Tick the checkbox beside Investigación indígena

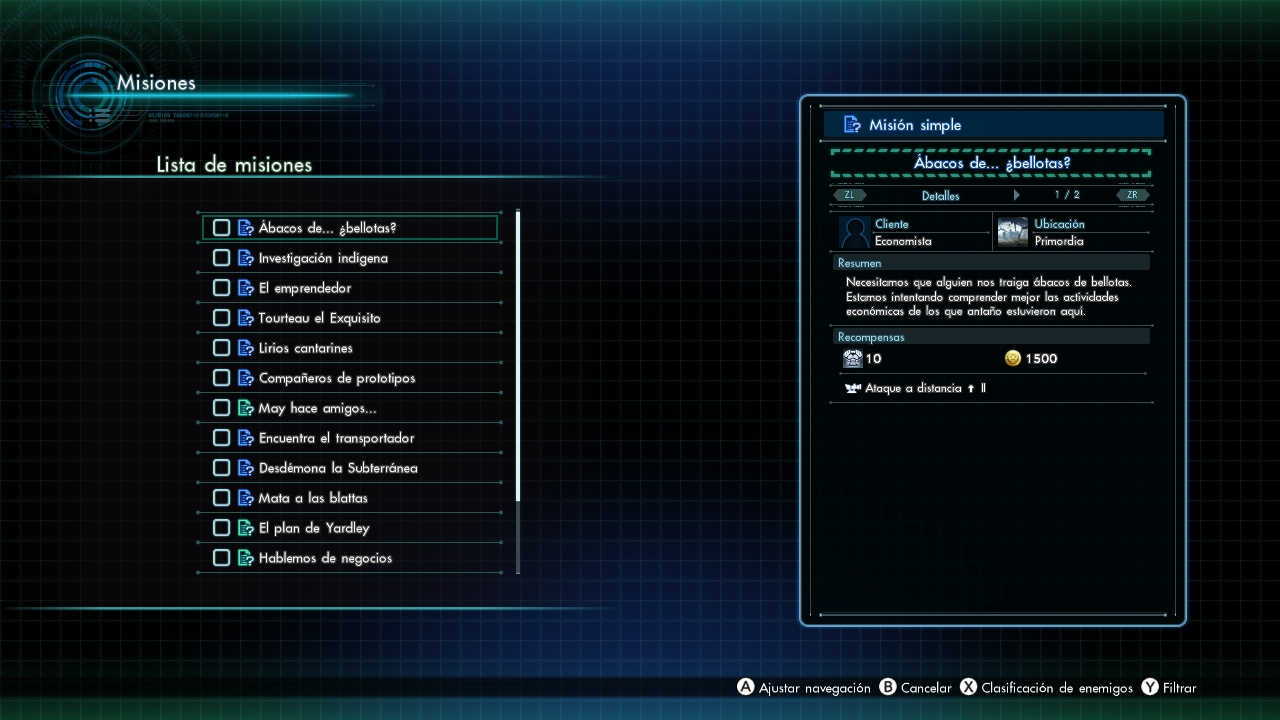[x=221, y=258]
